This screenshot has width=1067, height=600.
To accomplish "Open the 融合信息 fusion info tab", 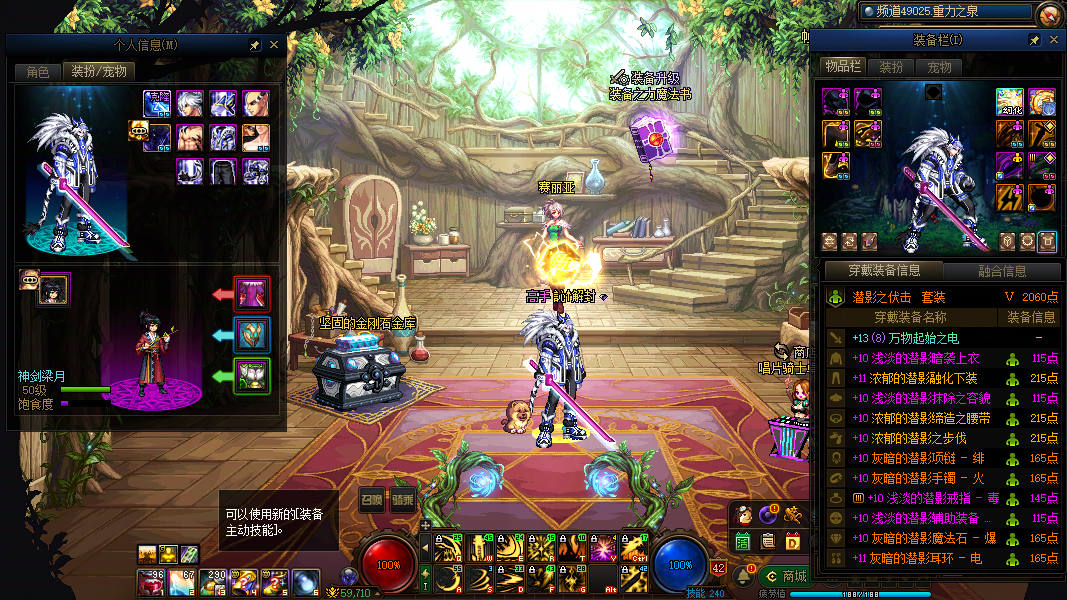I will click(1001, 270).
